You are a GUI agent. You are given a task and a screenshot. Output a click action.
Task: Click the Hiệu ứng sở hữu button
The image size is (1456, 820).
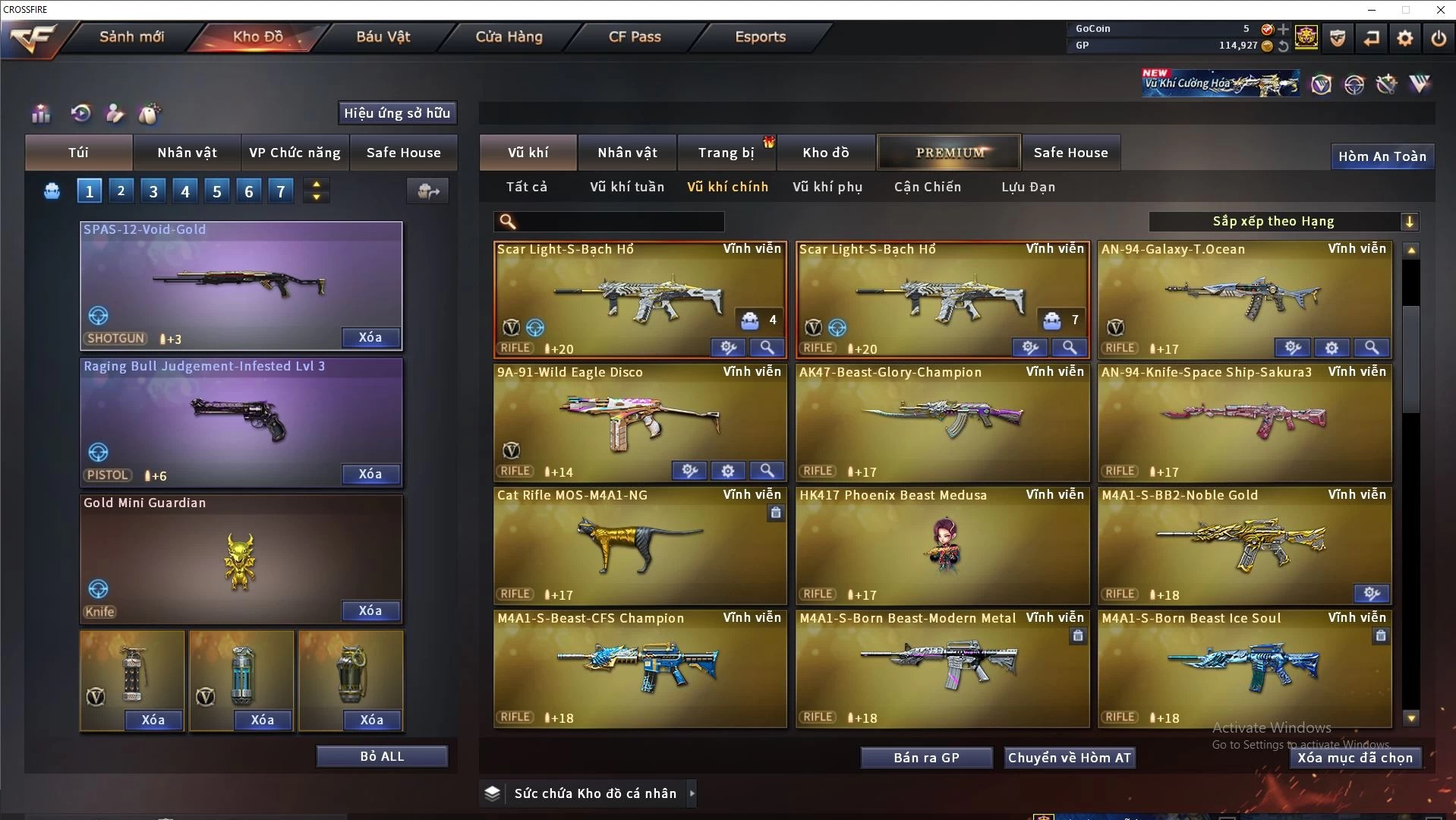(397, 113)
